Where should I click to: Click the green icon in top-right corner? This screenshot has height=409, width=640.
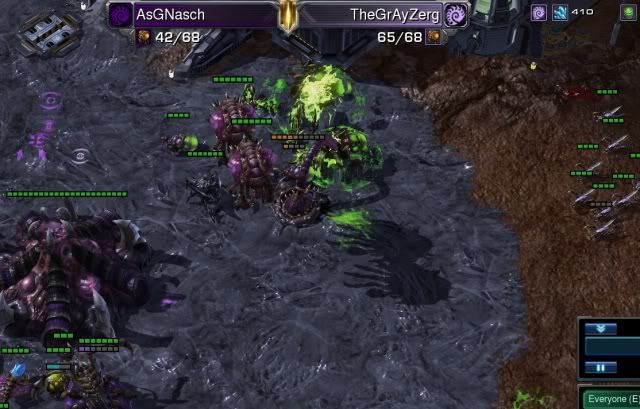point(628,12)
